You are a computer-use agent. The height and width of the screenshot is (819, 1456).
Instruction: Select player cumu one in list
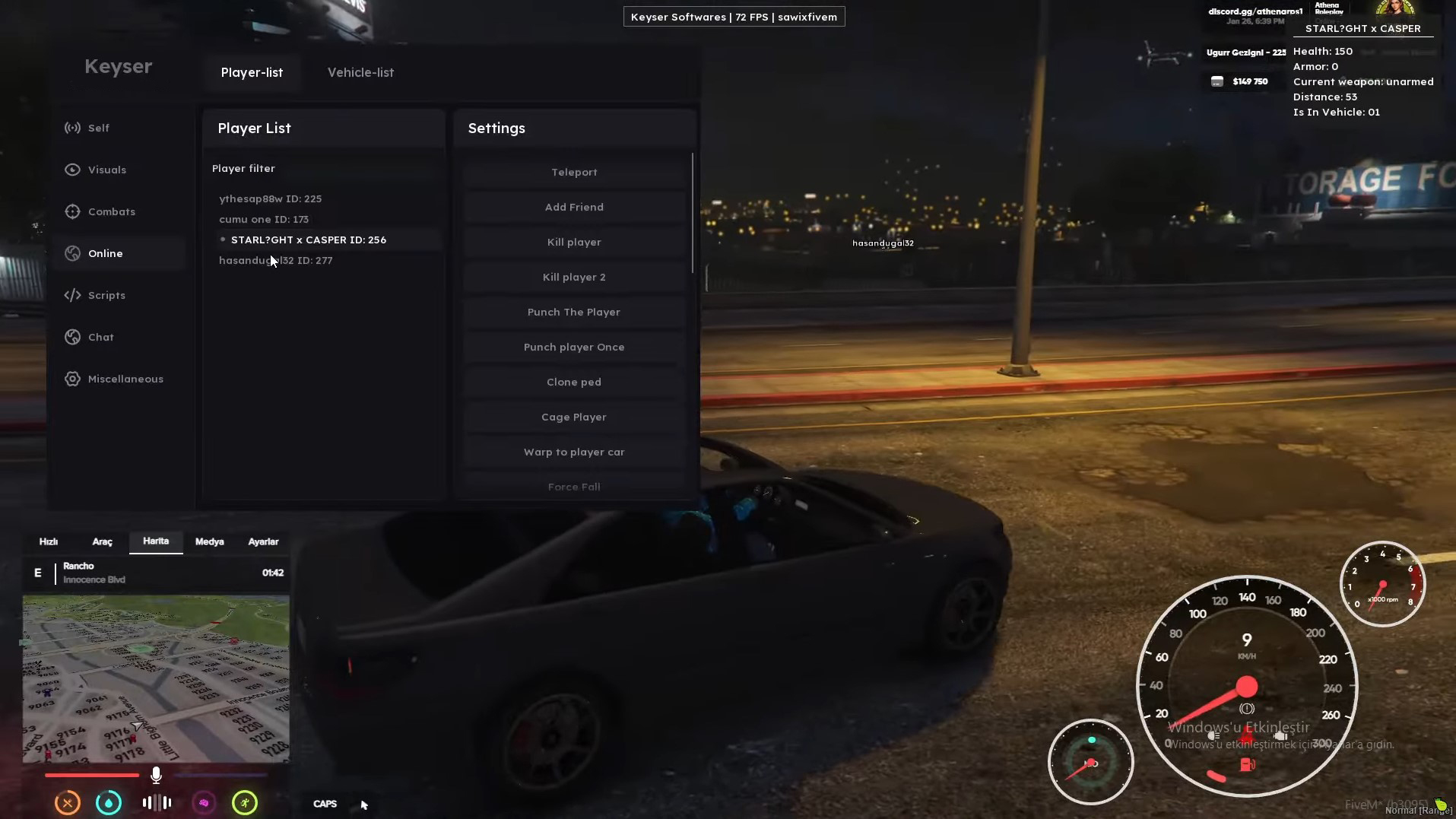point(263,219)
